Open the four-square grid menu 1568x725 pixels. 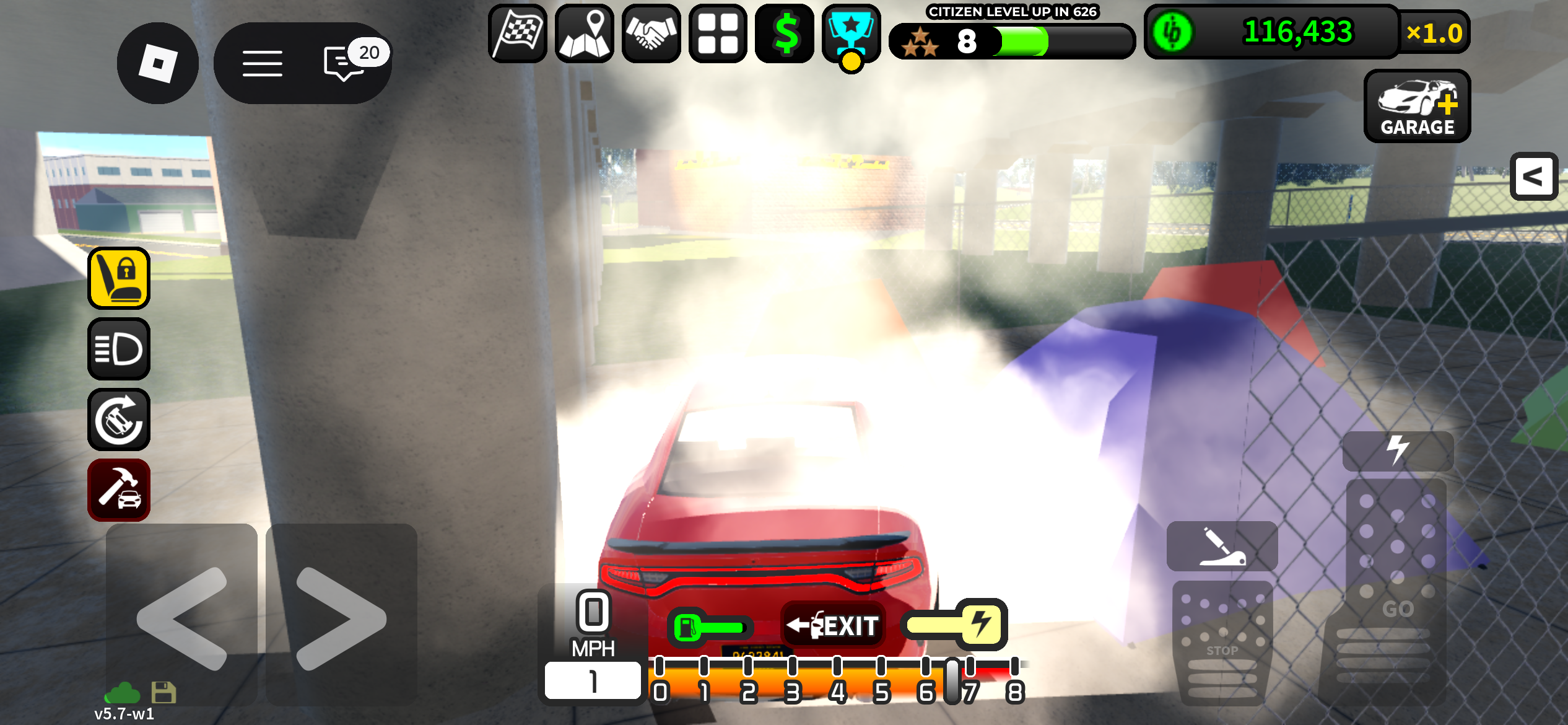(718, 33)
